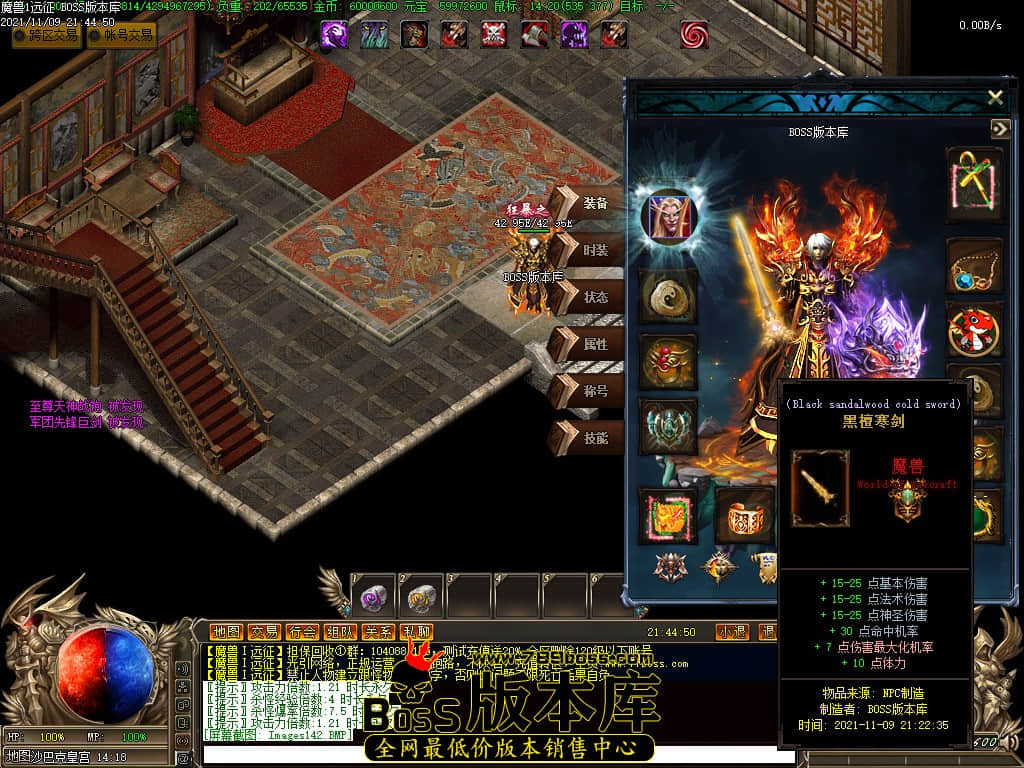
Task: Click the 小退 logout button
Action: (732, 632)
